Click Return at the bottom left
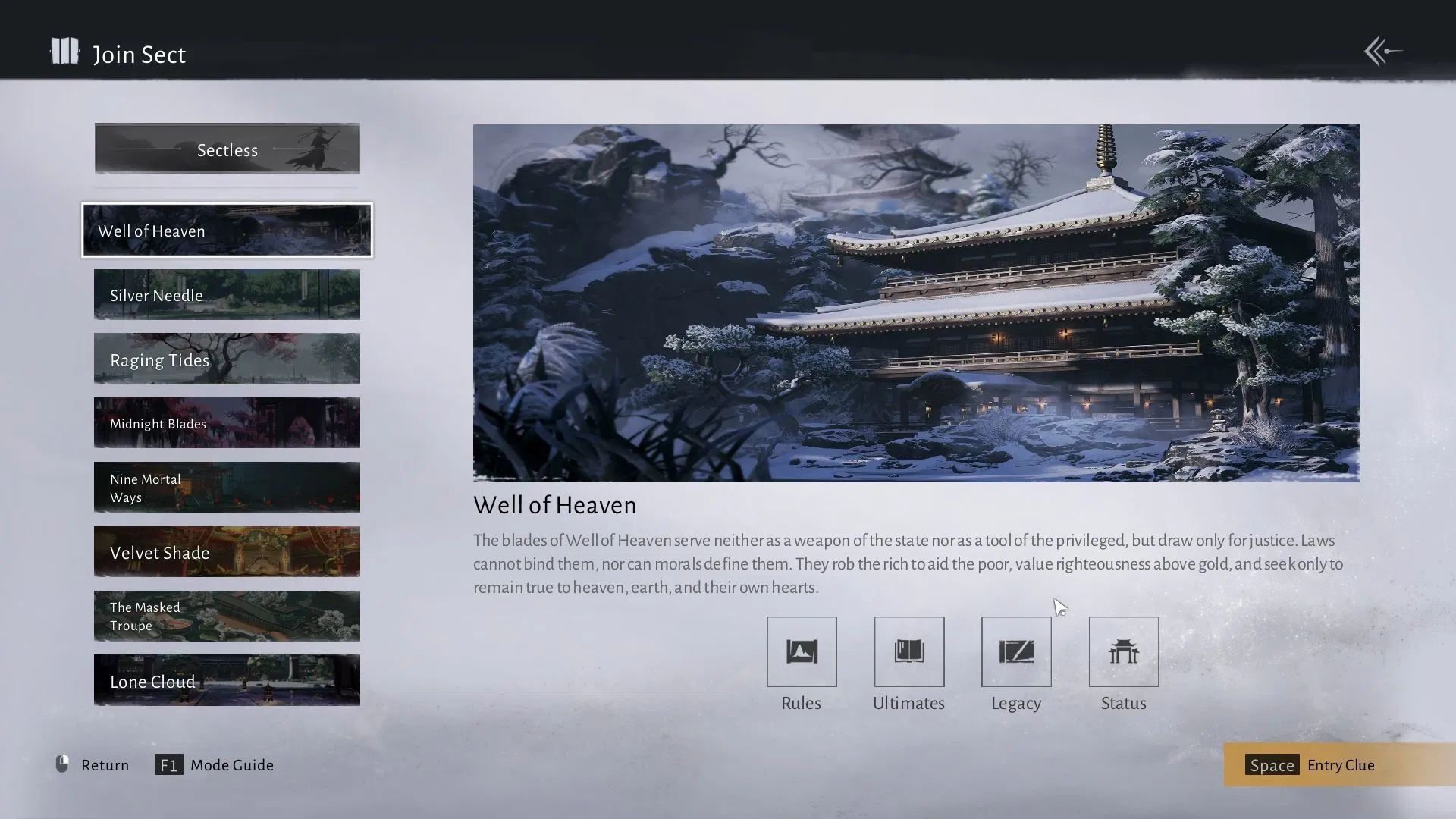1456x819 pixels. click(105, 764)
